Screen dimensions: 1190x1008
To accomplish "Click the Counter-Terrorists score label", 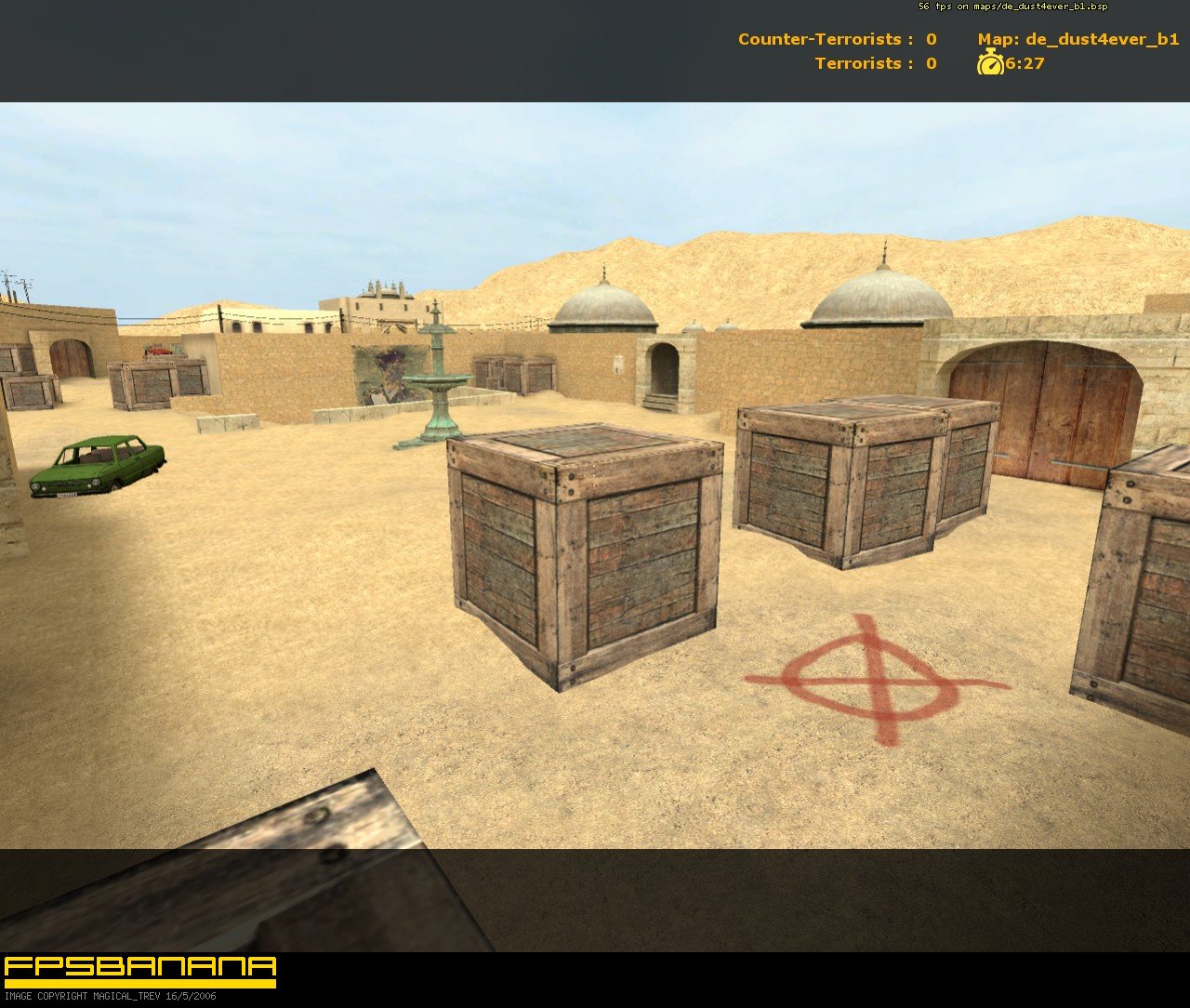I will tap(818, 40).
